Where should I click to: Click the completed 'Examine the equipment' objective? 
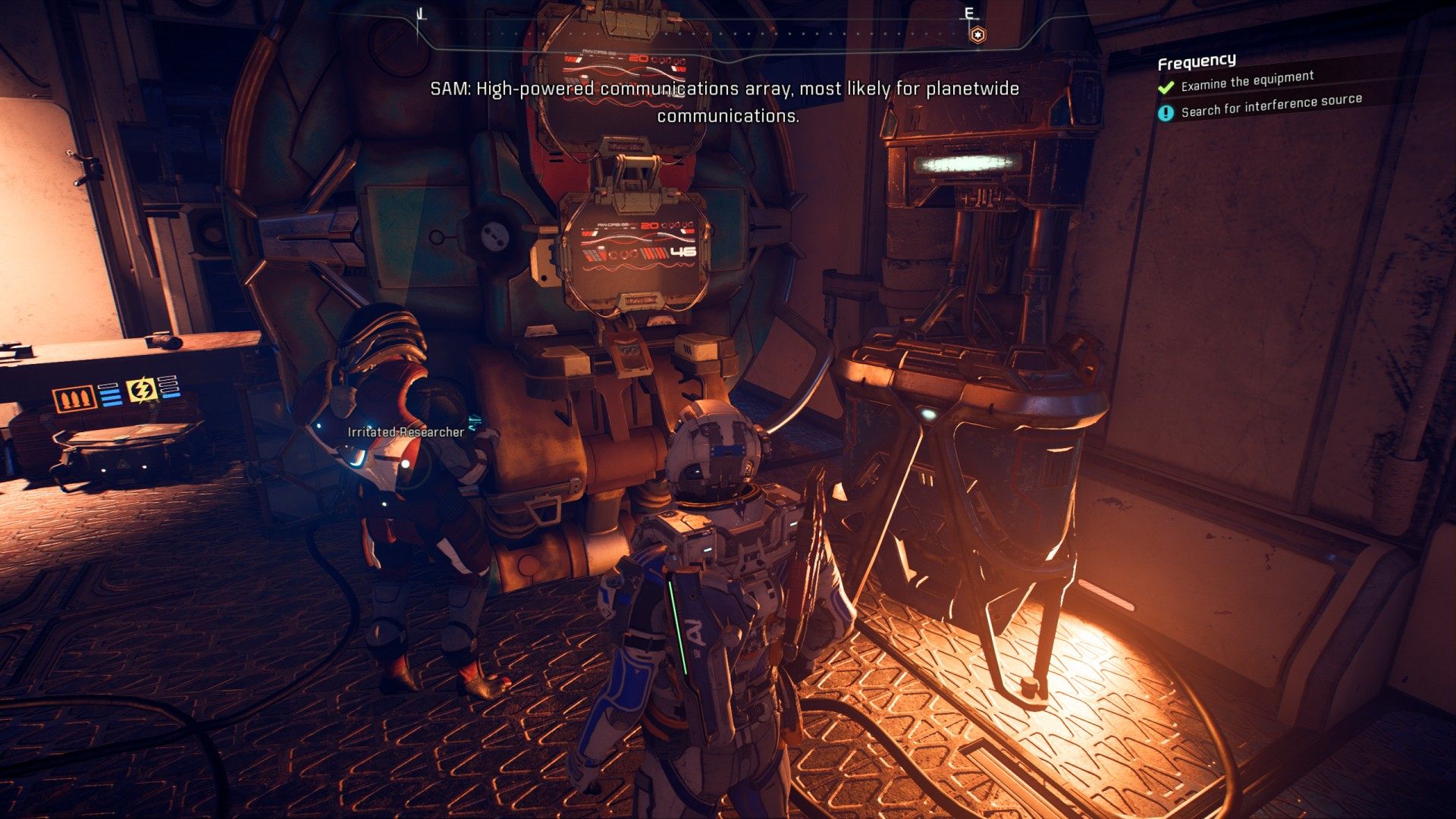point(1247,81)
